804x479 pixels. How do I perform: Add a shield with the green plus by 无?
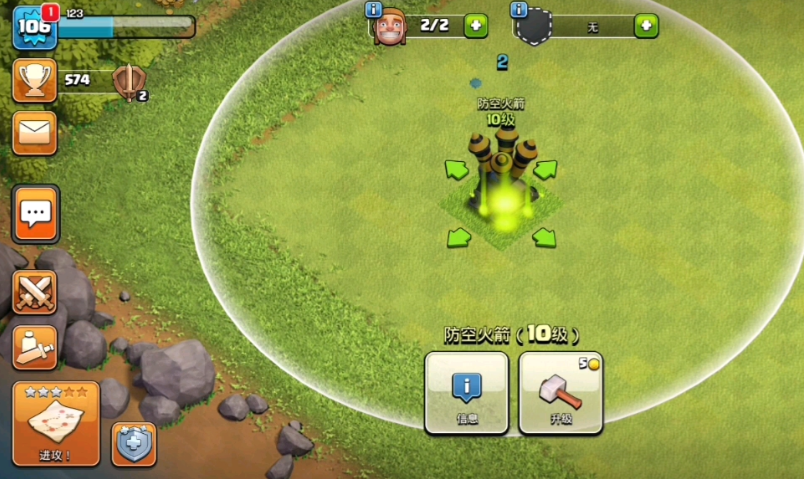coord(646,26)
